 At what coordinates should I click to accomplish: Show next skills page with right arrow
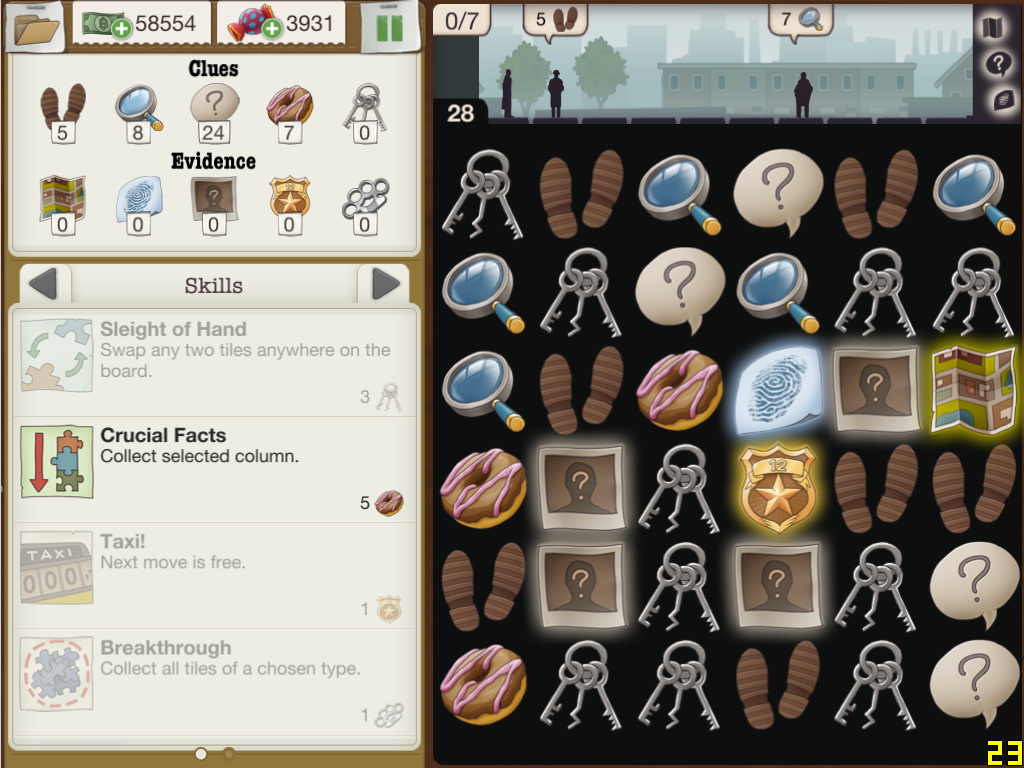pyautogui.click(x=385, y=285)
